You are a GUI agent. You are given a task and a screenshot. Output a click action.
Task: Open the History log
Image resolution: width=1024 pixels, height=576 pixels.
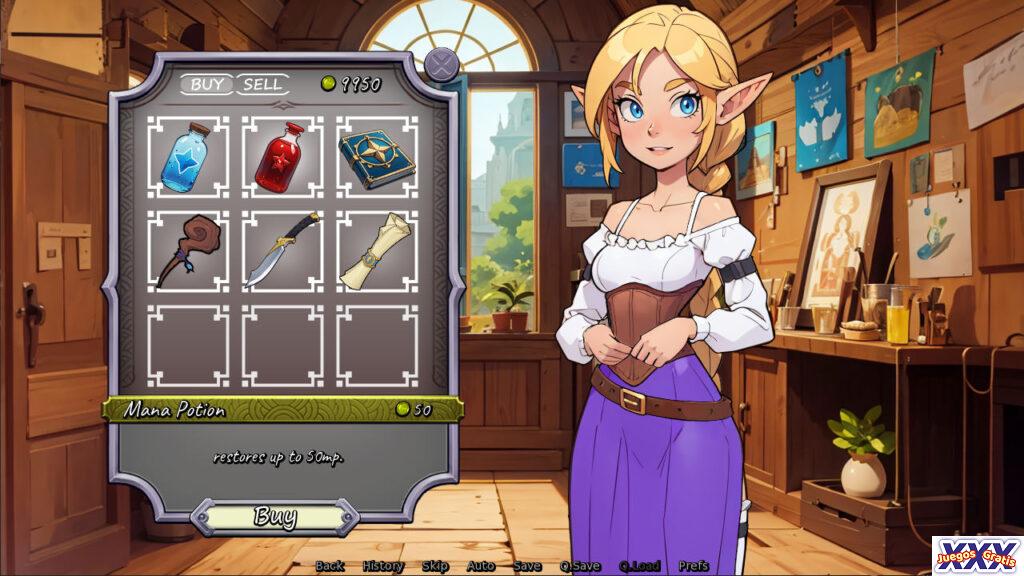tap(383, 566)
